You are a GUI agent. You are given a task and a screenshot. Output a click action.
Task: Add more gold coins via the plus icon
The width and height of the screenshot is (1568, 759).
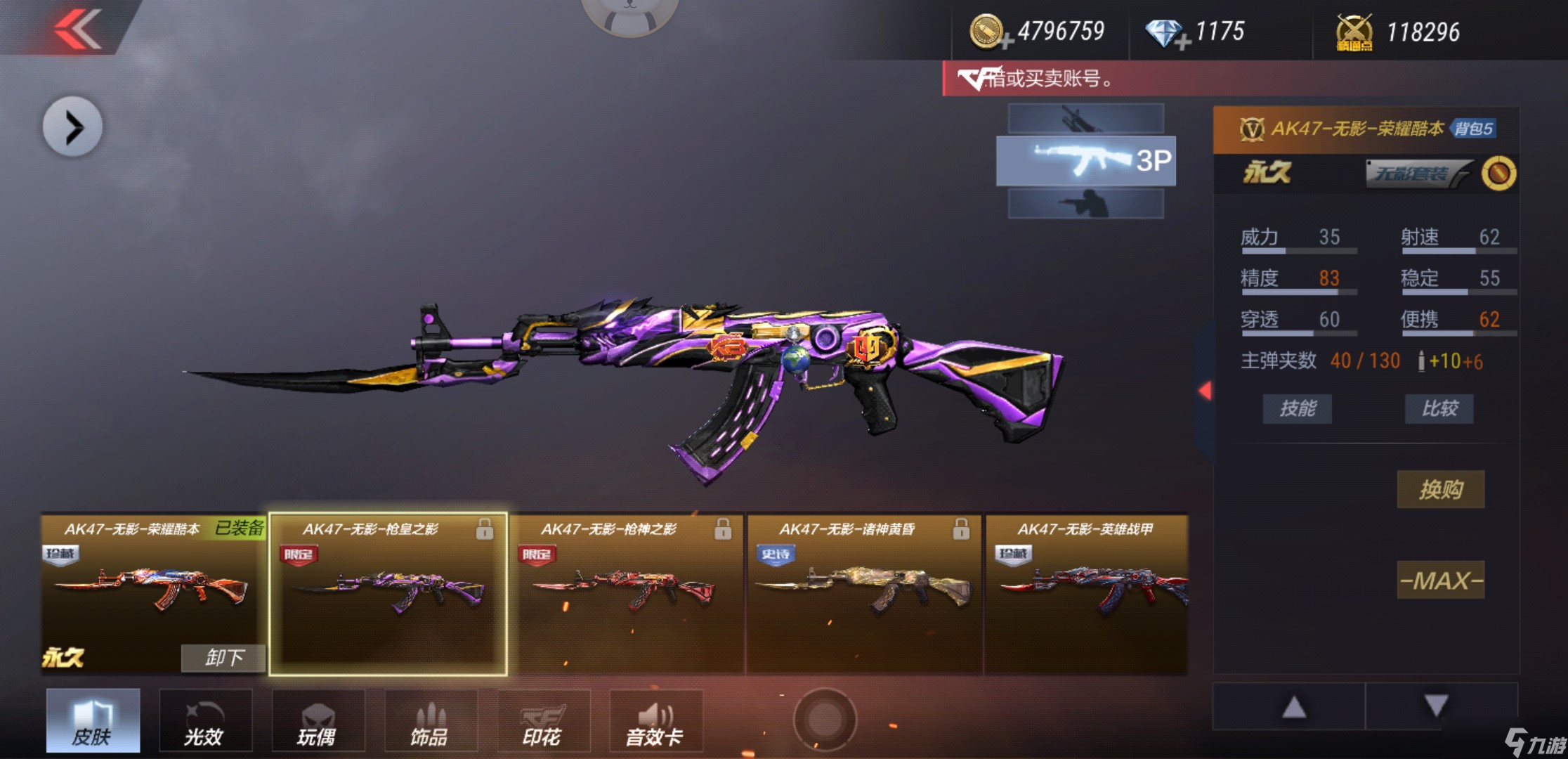coord(1006,42)
